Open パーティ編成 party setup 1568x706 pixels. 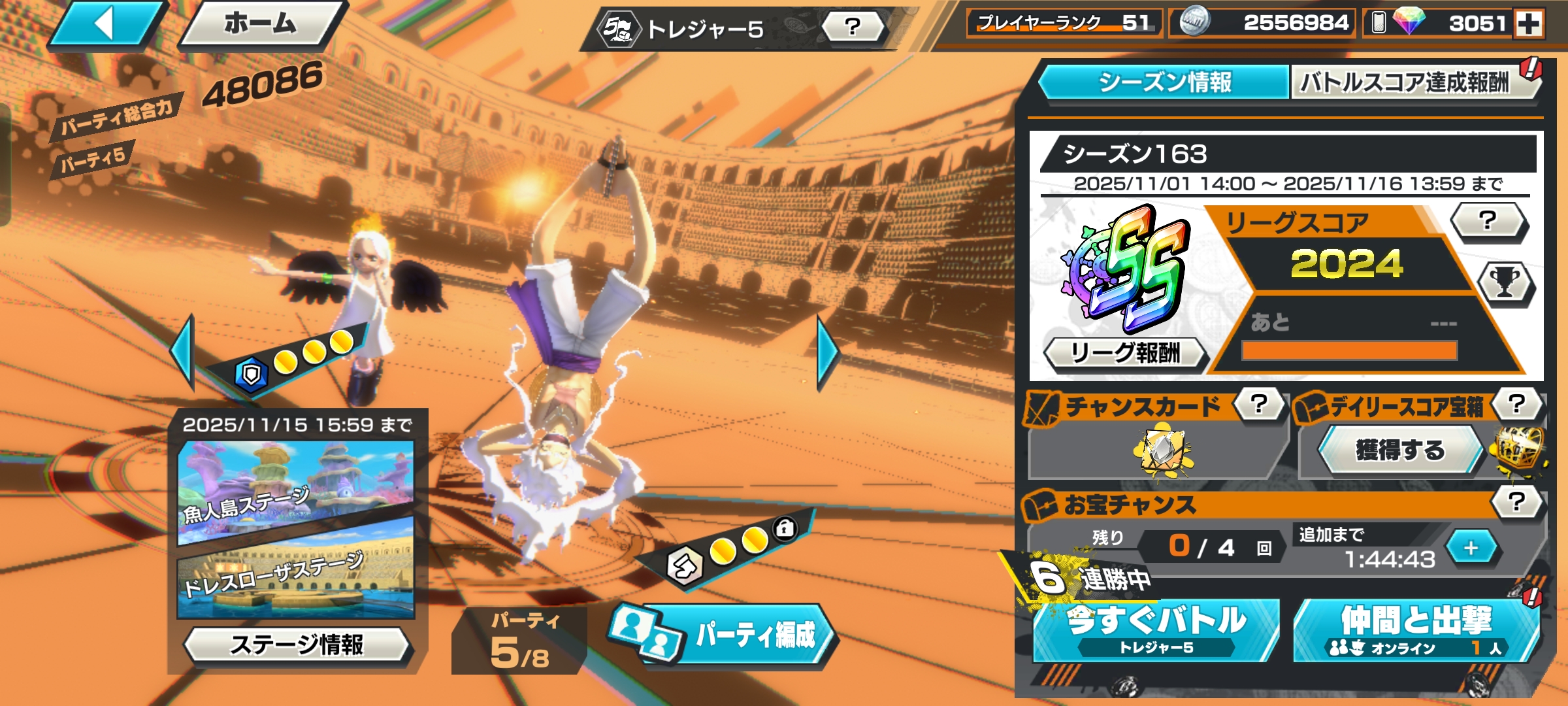pos(738,634)
